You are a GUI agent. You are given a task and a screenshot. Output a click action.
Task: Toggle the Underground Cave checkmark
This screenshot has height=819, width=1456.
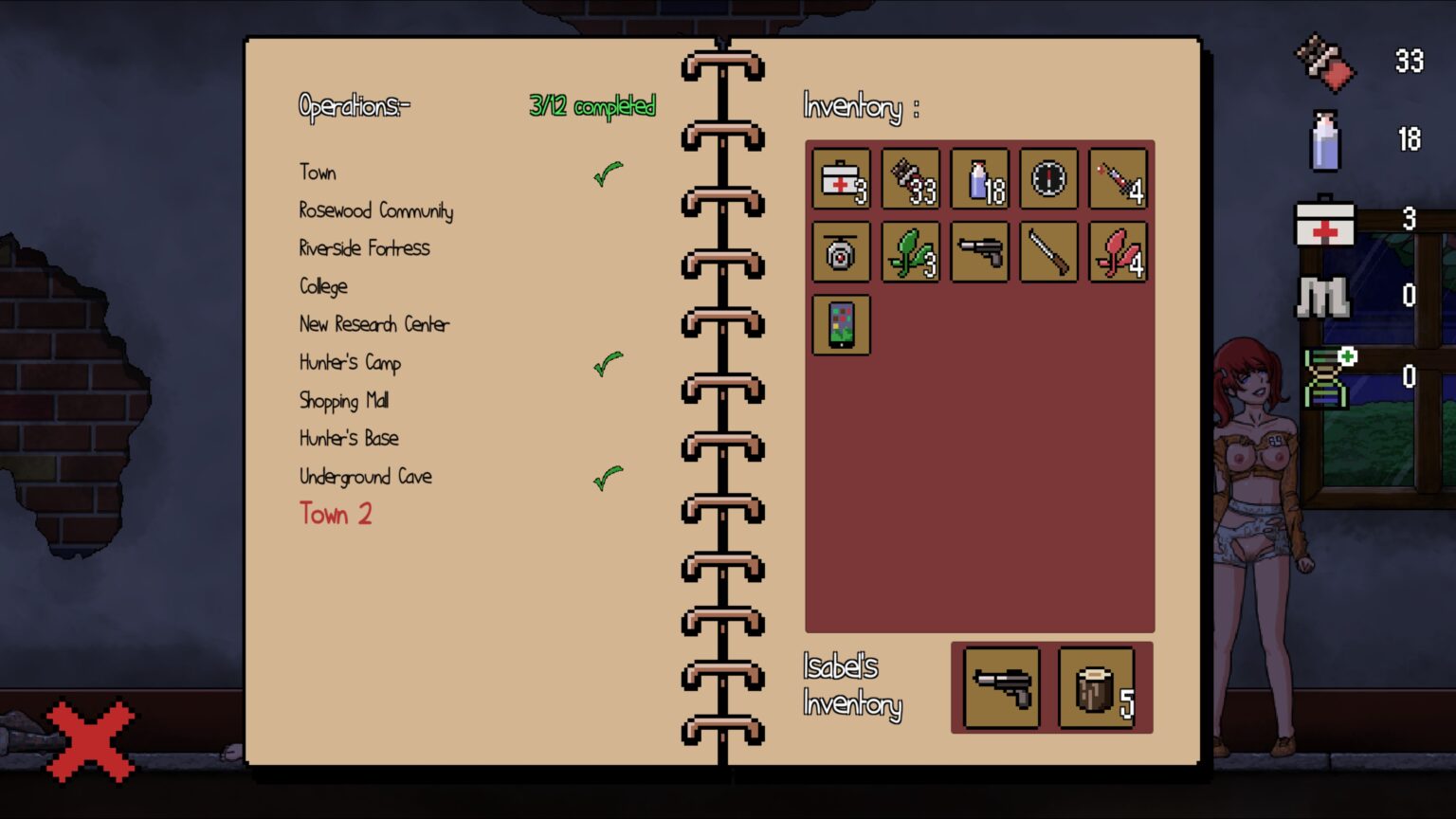pos(607,477)
